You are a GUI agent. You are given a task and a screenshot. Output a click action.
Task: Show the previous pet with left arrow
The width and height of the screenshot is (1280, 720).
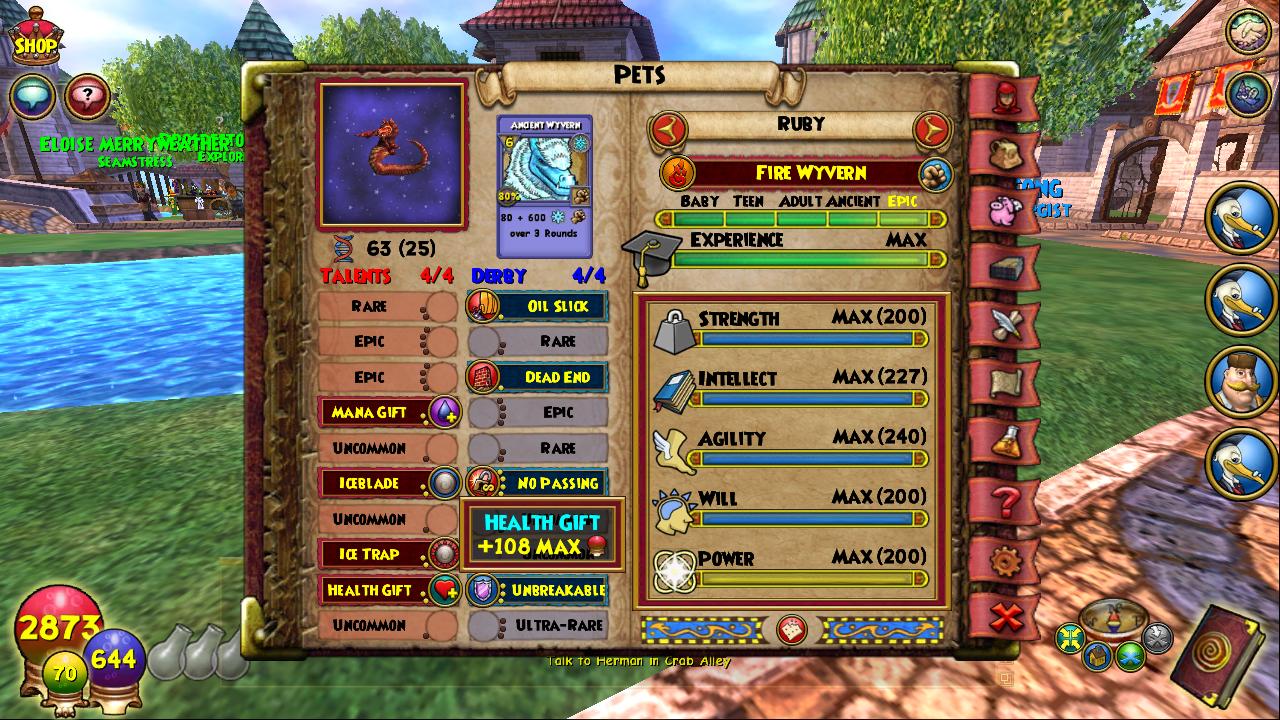(x=669, y=129)
